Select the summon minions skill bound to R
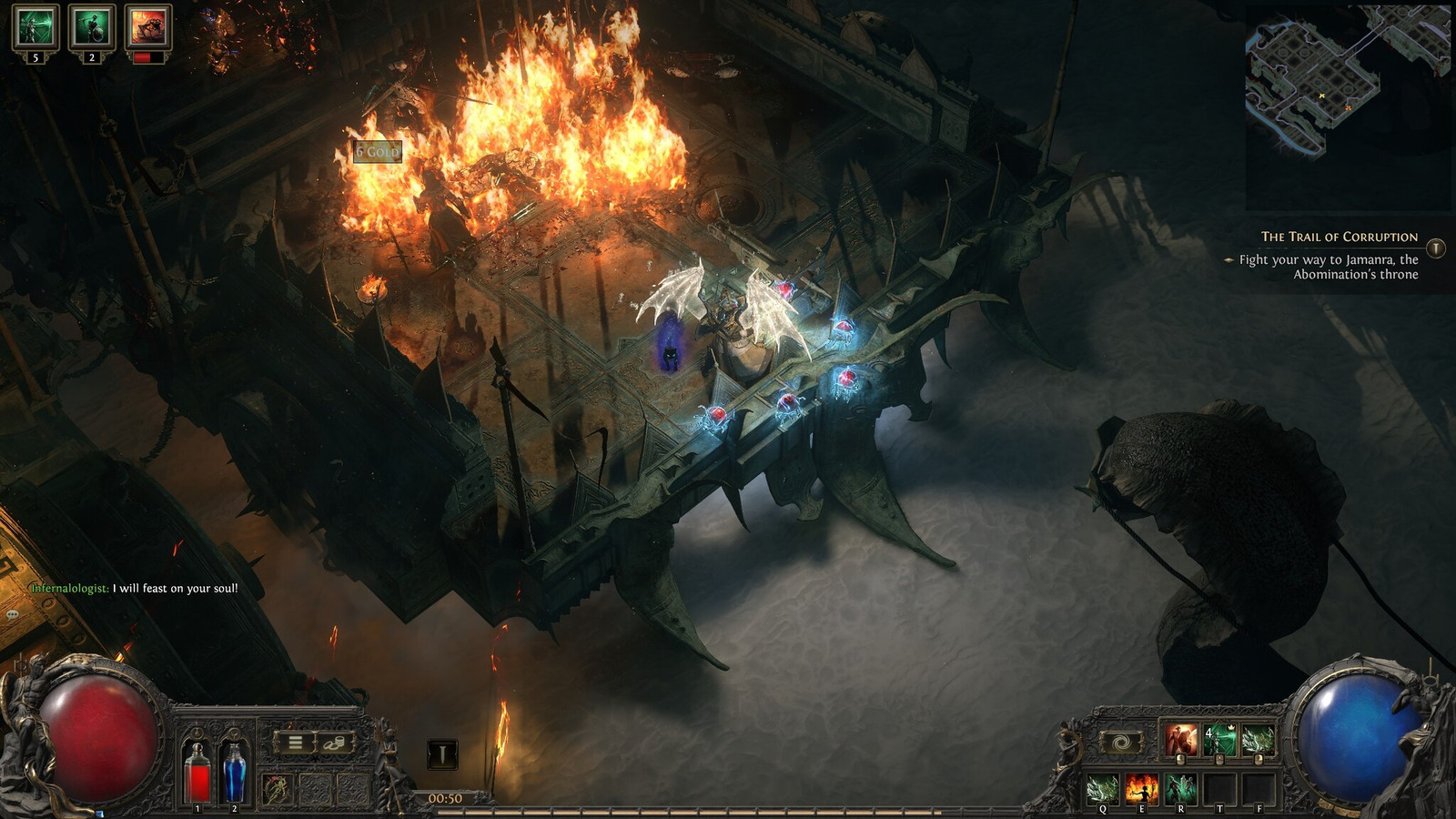This screenshot has height=819, width=1456. click(x=1180, y=788)
